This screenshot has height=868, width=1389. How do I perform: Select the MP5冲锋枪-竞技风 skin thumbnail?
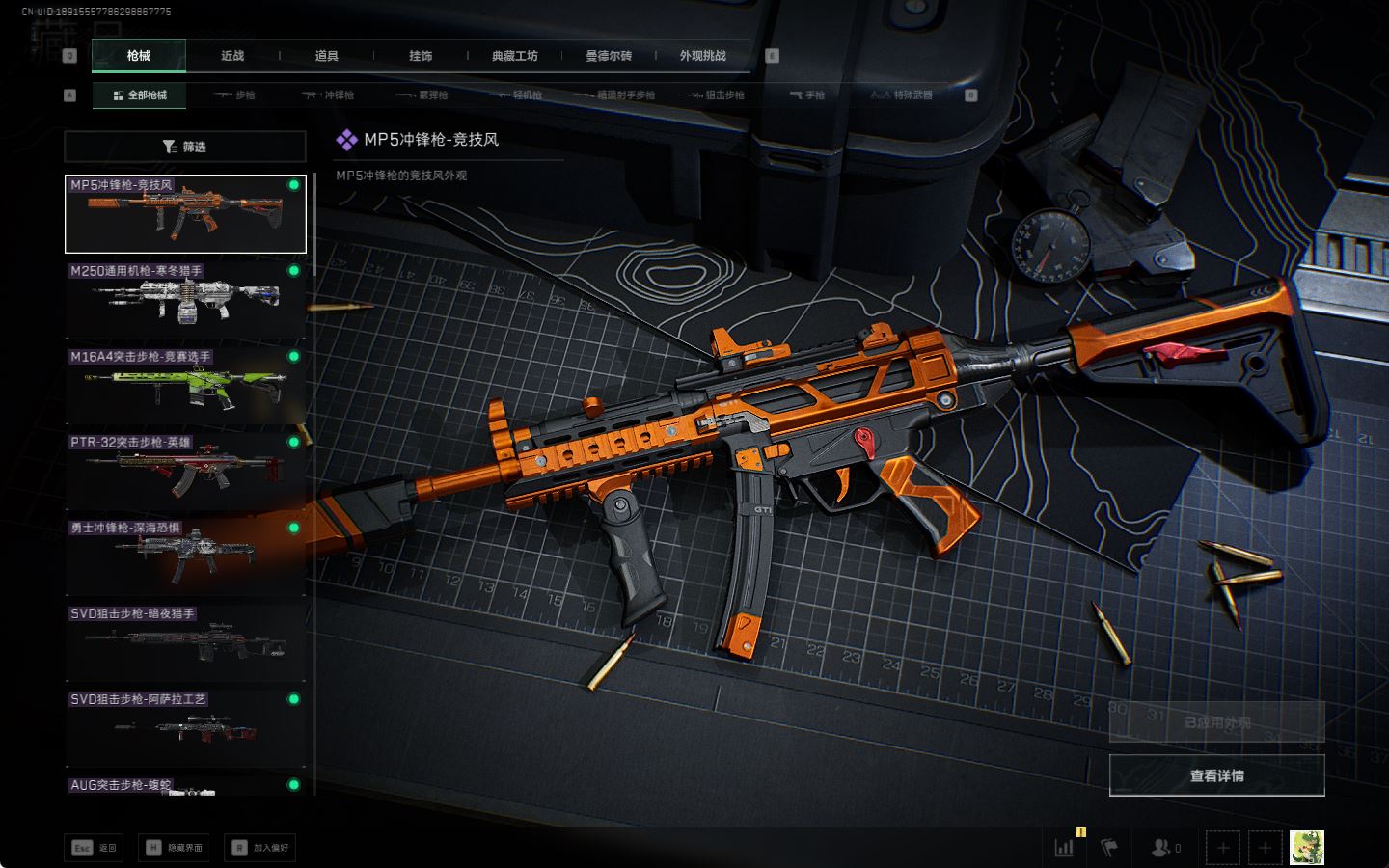click(185, 214)
